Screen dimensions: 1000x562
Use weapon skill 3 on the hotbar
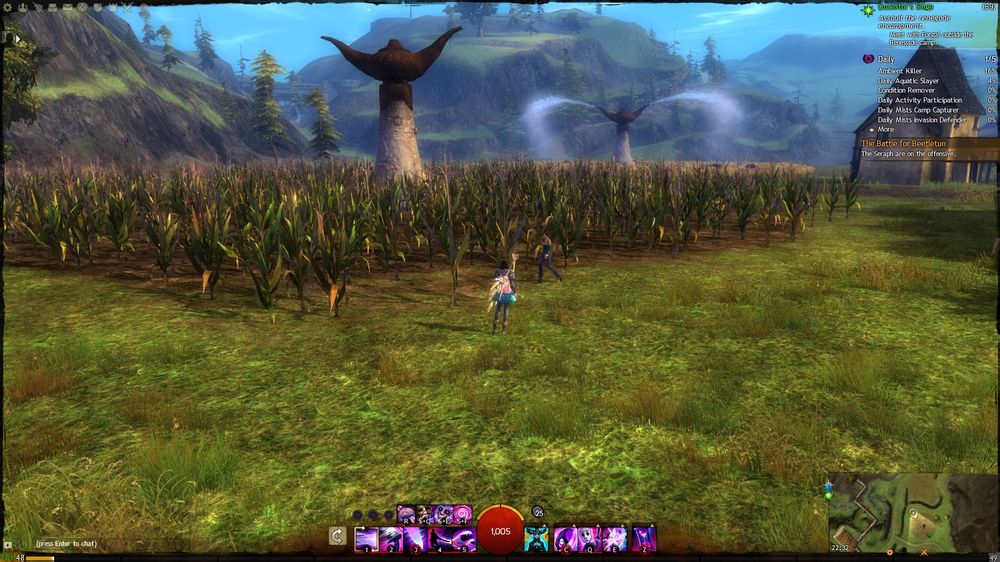point(416,539)
